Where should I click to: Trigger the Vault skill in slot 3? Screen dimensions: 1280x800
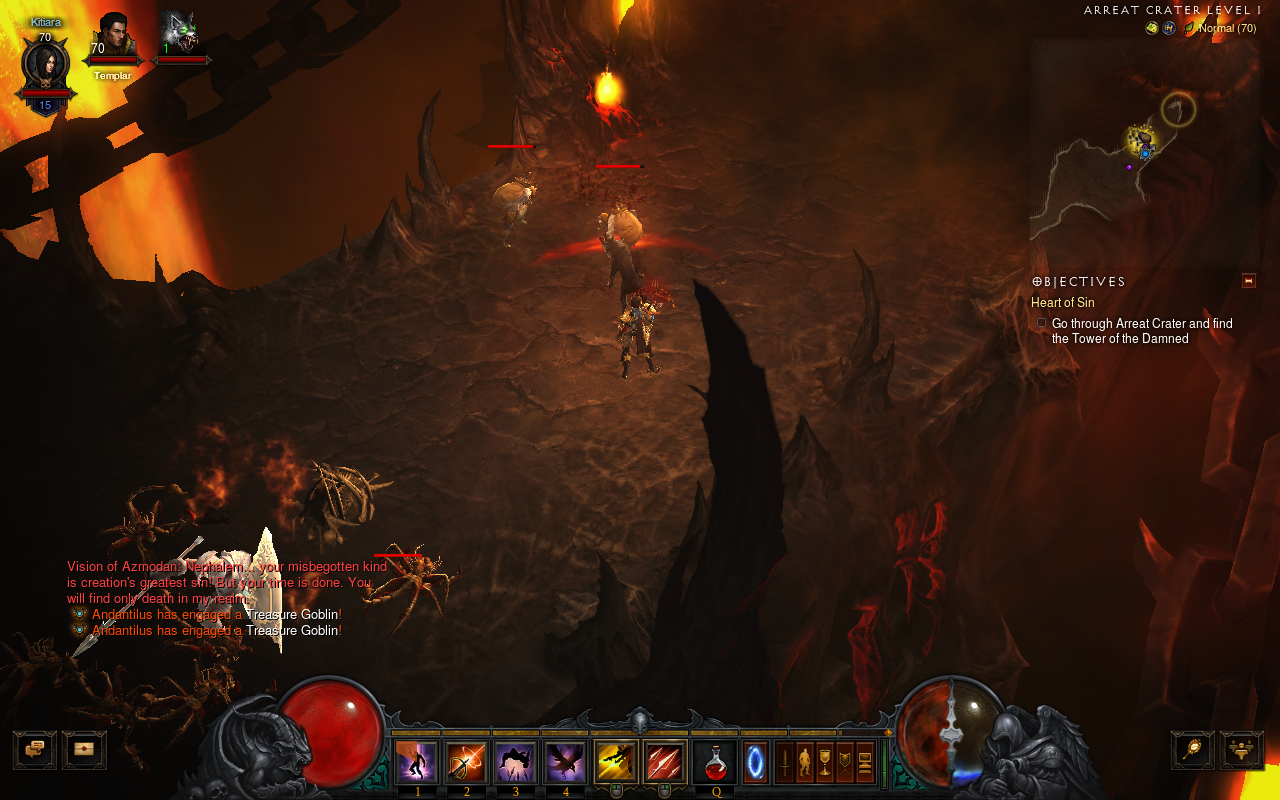pos(515,762)
